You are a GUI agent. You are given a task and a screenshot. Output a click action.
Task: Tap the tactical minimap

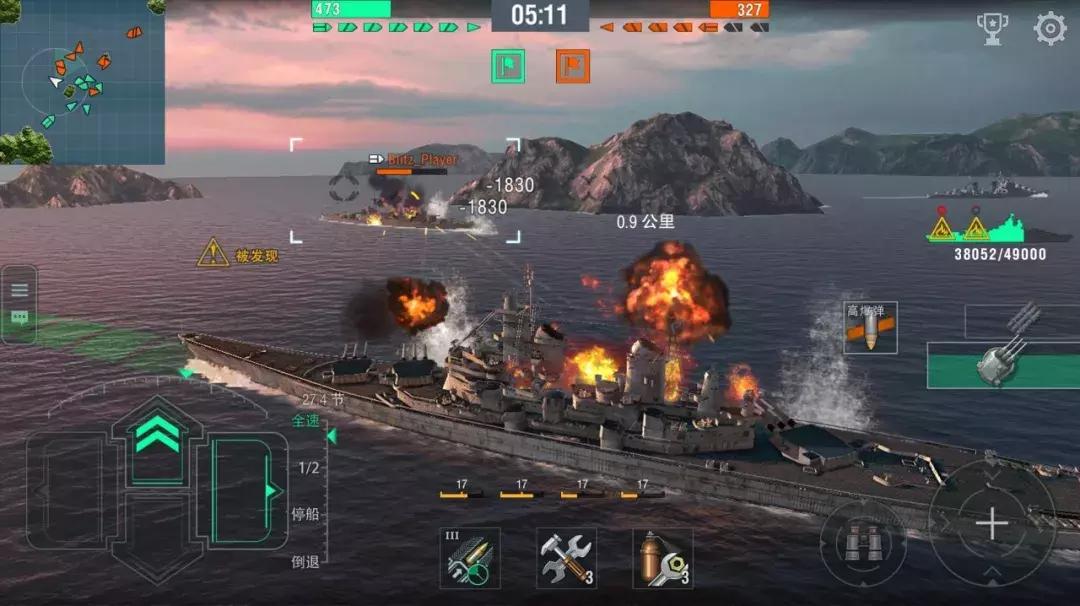coord(82,82)
